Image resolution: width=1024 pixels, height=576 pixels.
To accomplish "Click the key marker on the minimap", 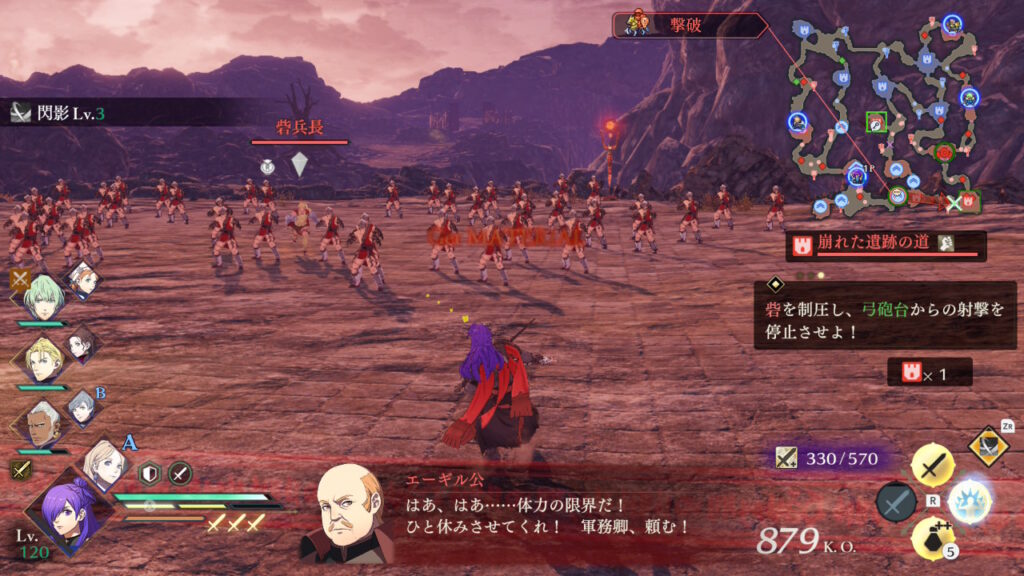I will click(x=876, y=122).
